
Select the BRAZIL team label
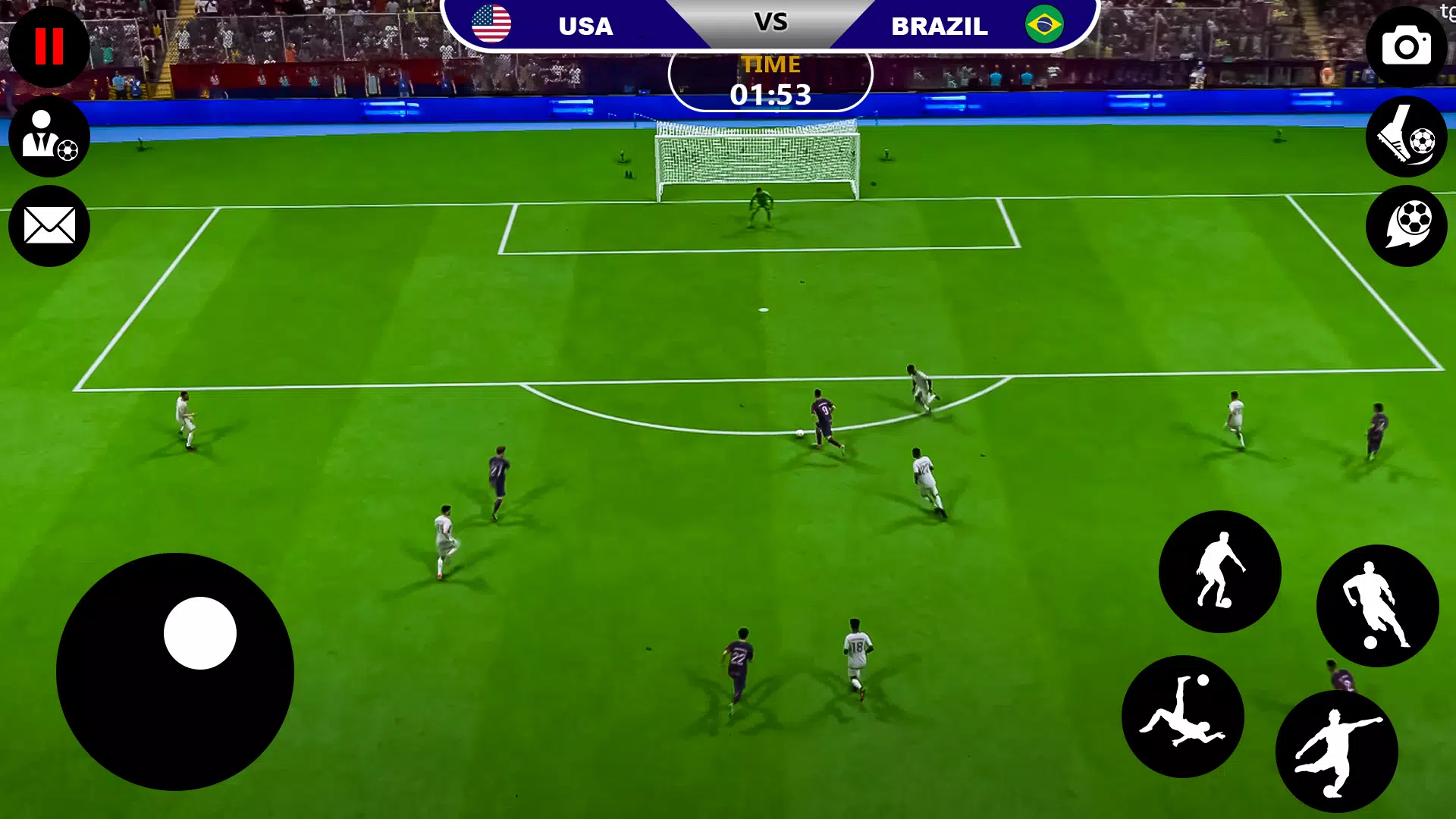tap(940, 27)
